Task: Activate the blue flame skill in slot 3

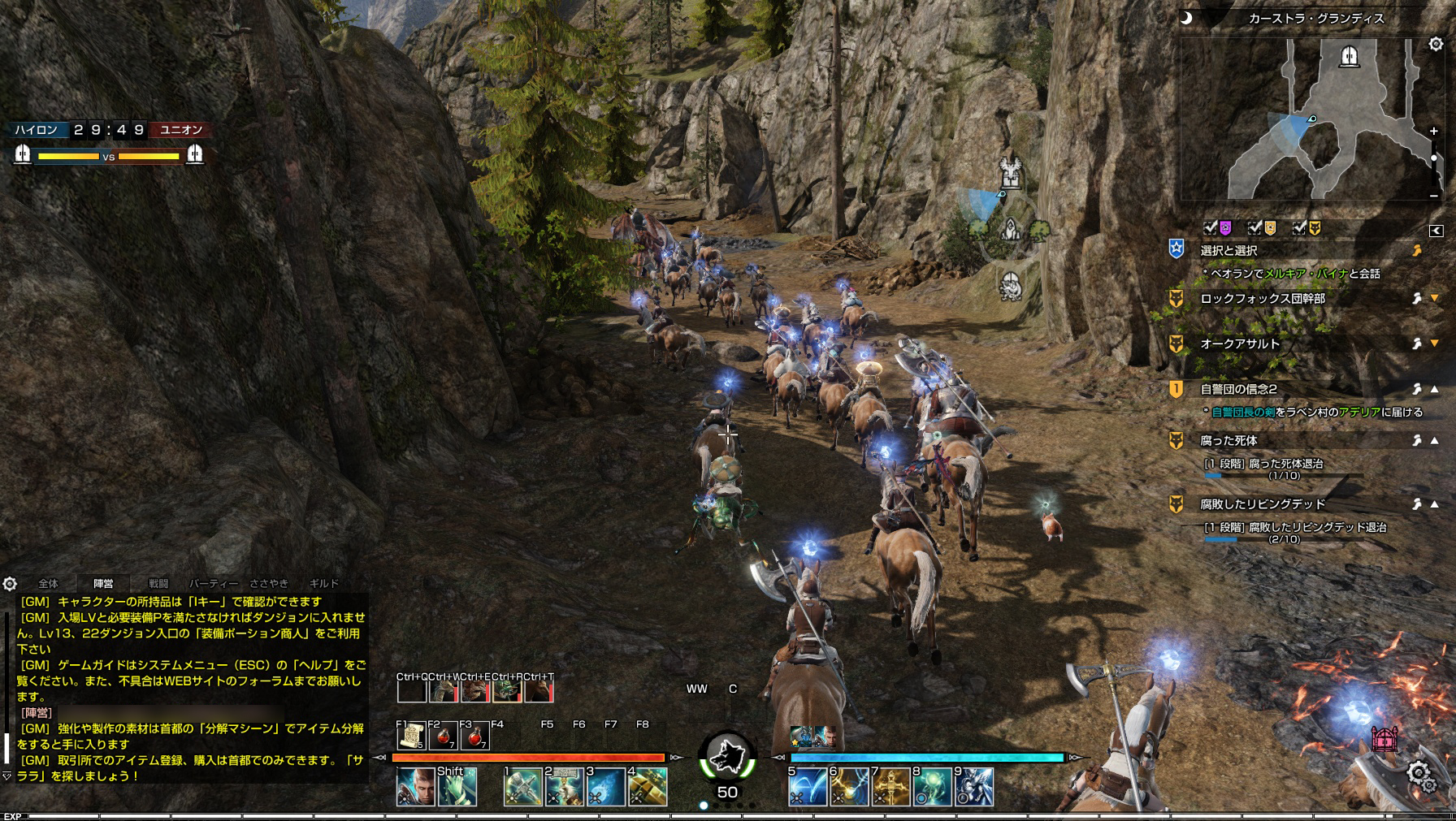Action: (605, 786)
